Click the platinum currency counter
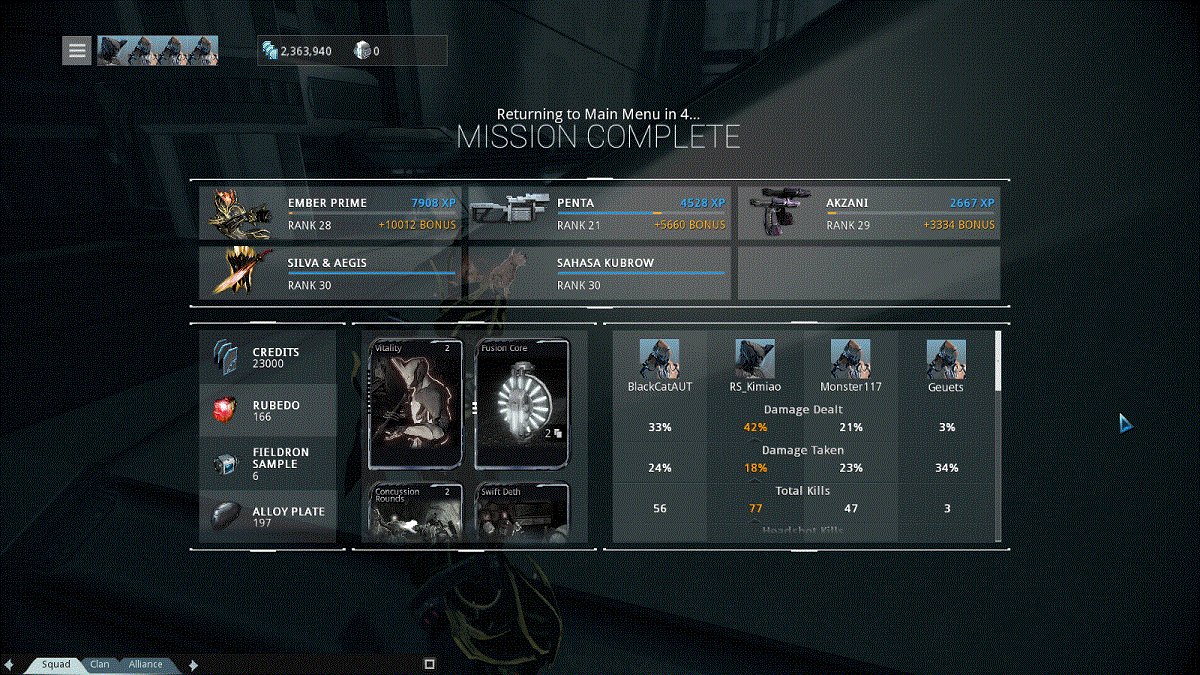 (367, 51)
